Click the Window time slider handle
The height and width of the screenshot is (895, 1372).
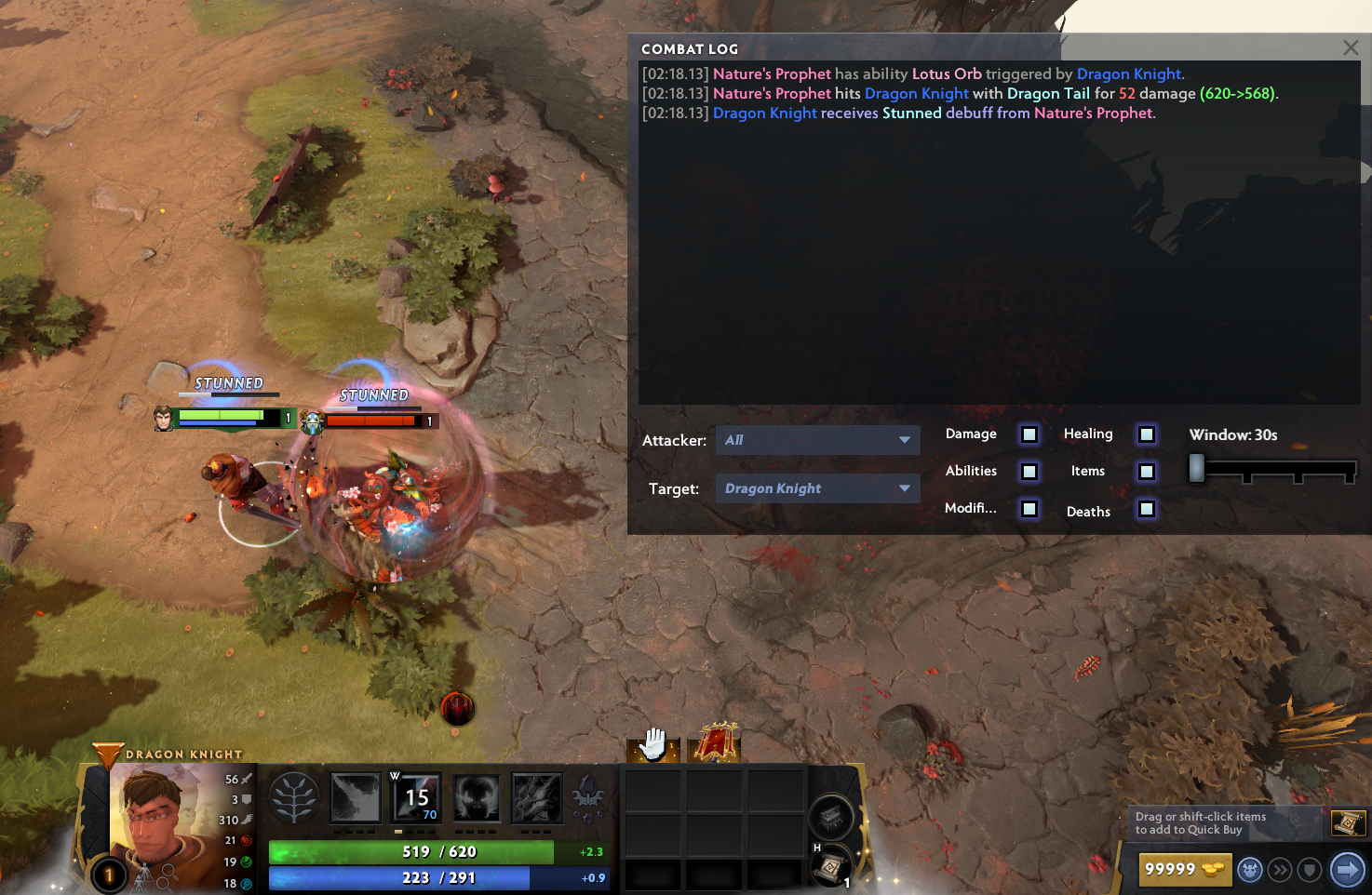(1197, 468)
